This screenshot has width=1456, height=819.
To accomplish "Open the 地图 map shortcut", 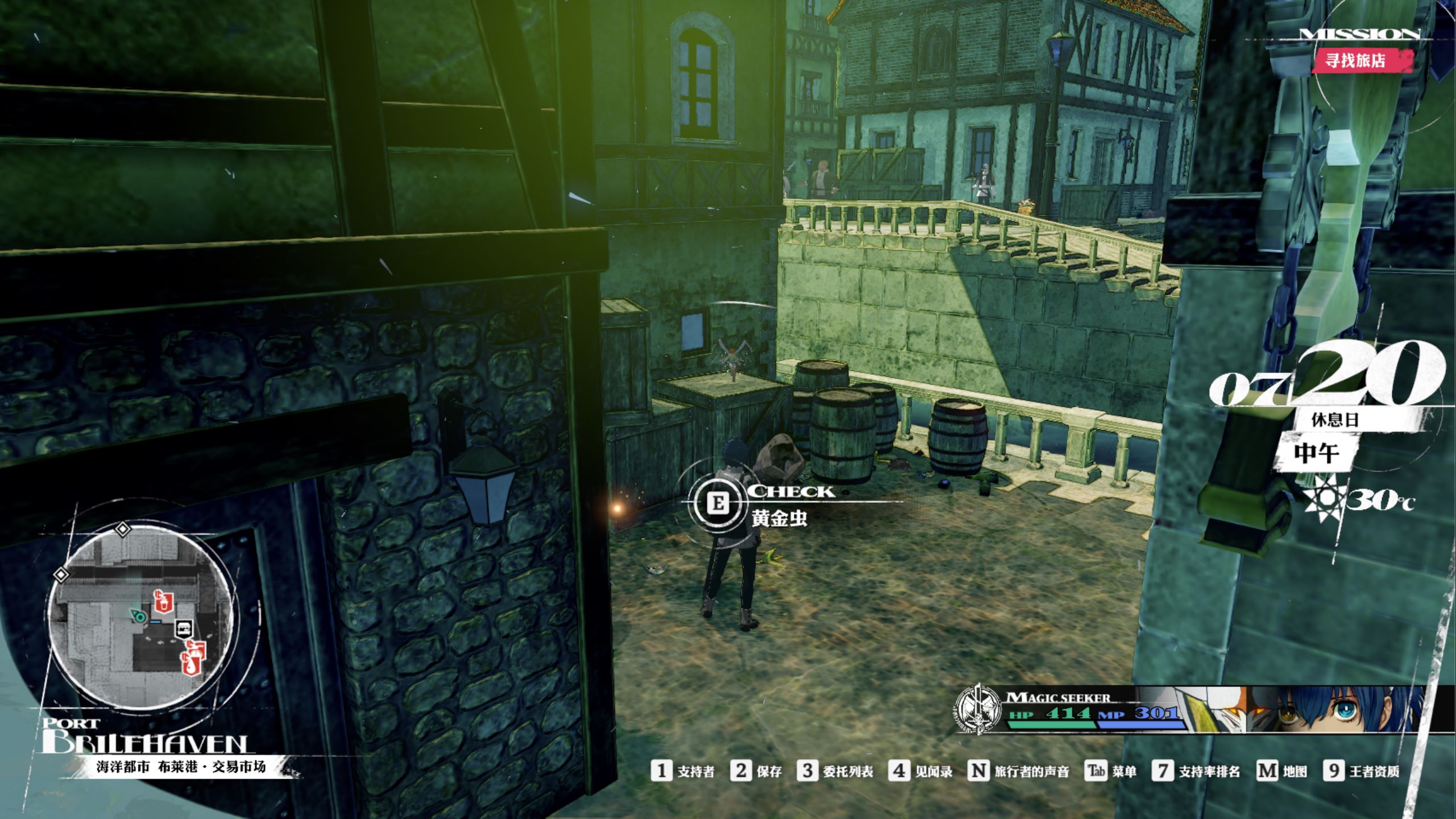I will [x=1281, y=771].
